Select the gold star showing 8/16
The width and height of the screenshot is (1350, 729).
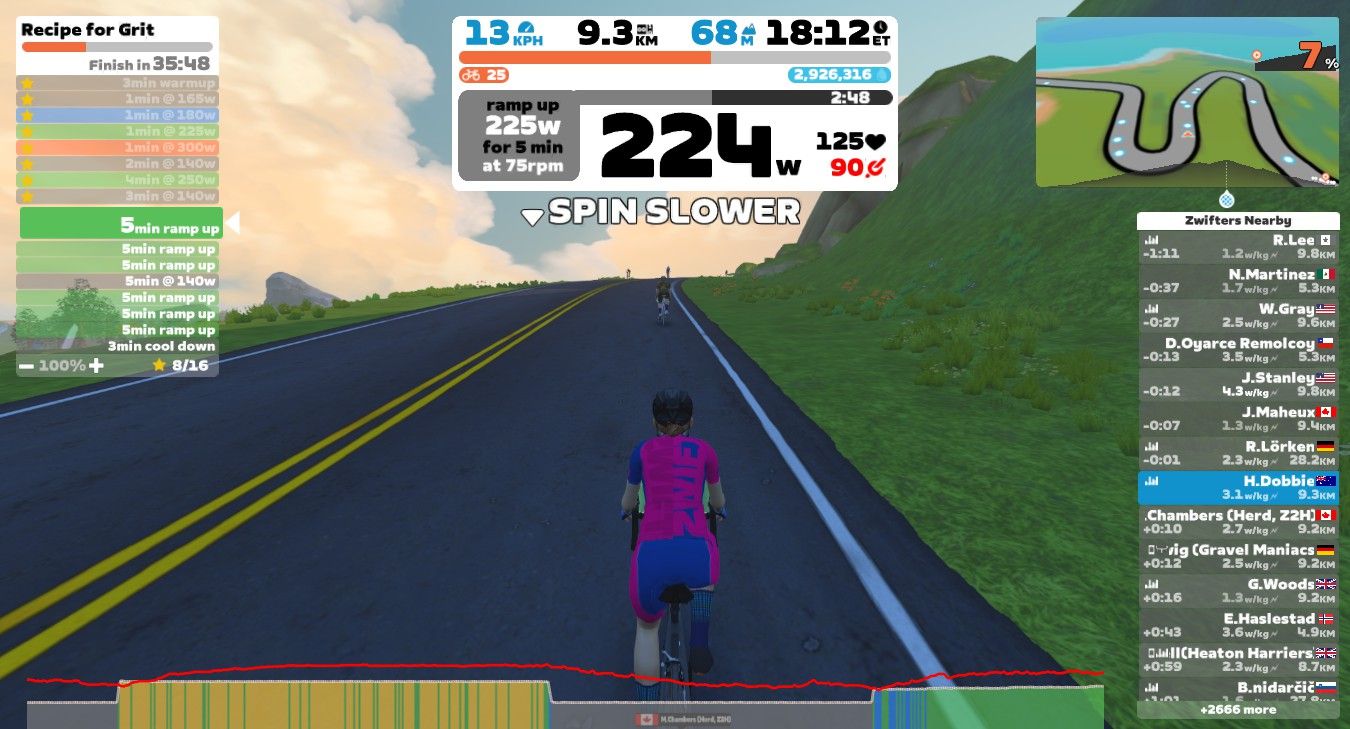pos(158,365)
